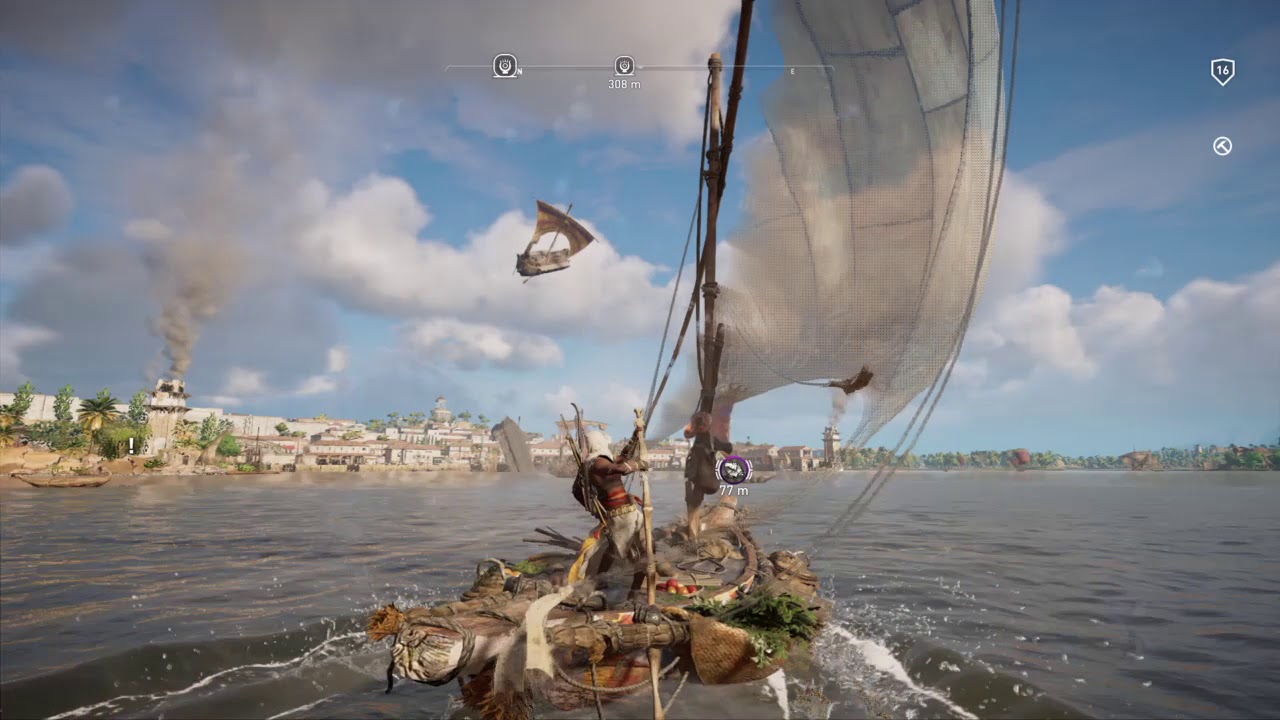Image resolution: width=1280 pixels, height=720 pixels.
Task: Click the compass eye marker showing 308 m
Action: coord(624,66)
